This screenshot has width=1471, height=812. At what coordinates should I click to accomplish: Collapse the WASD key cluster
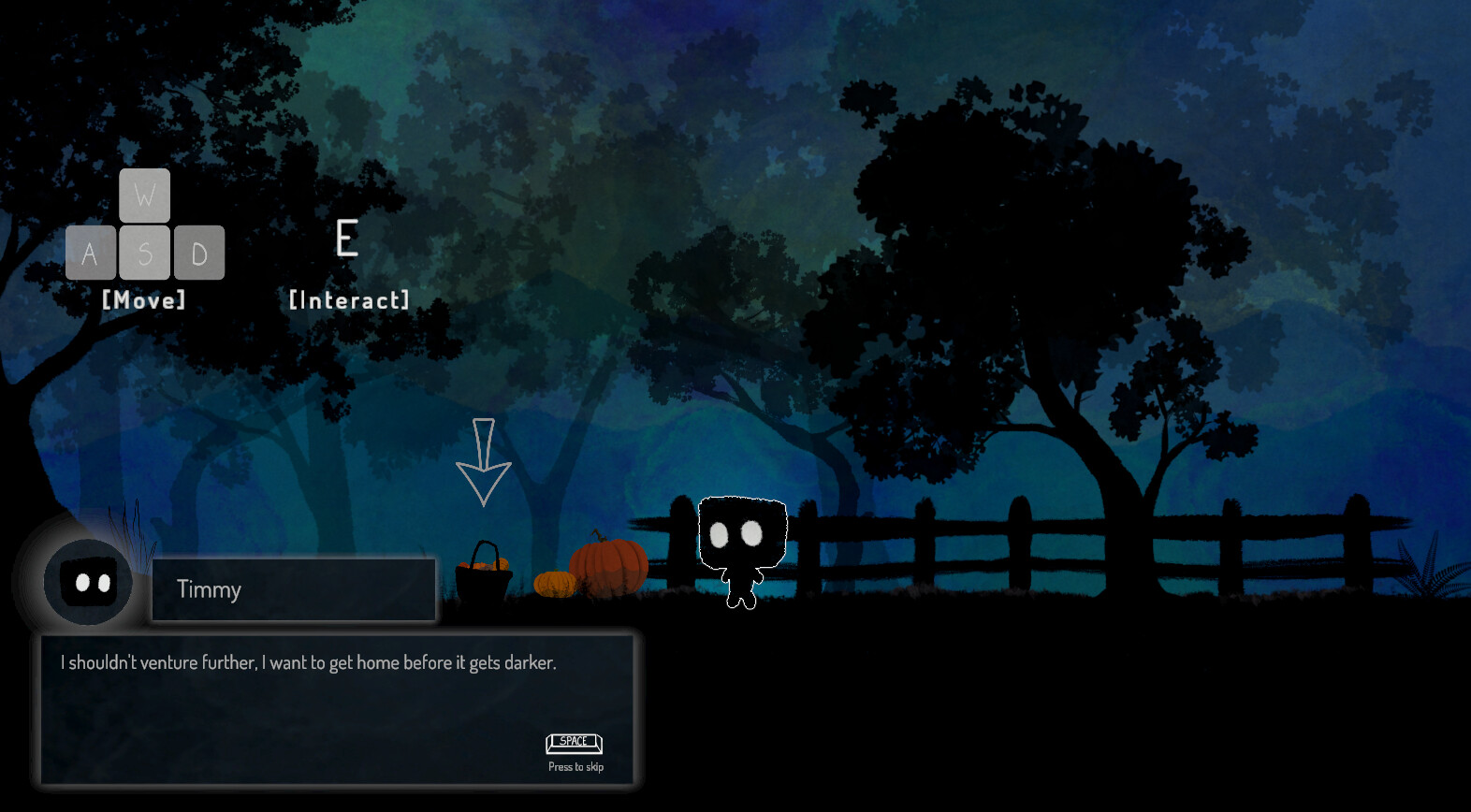pos(145,225)
